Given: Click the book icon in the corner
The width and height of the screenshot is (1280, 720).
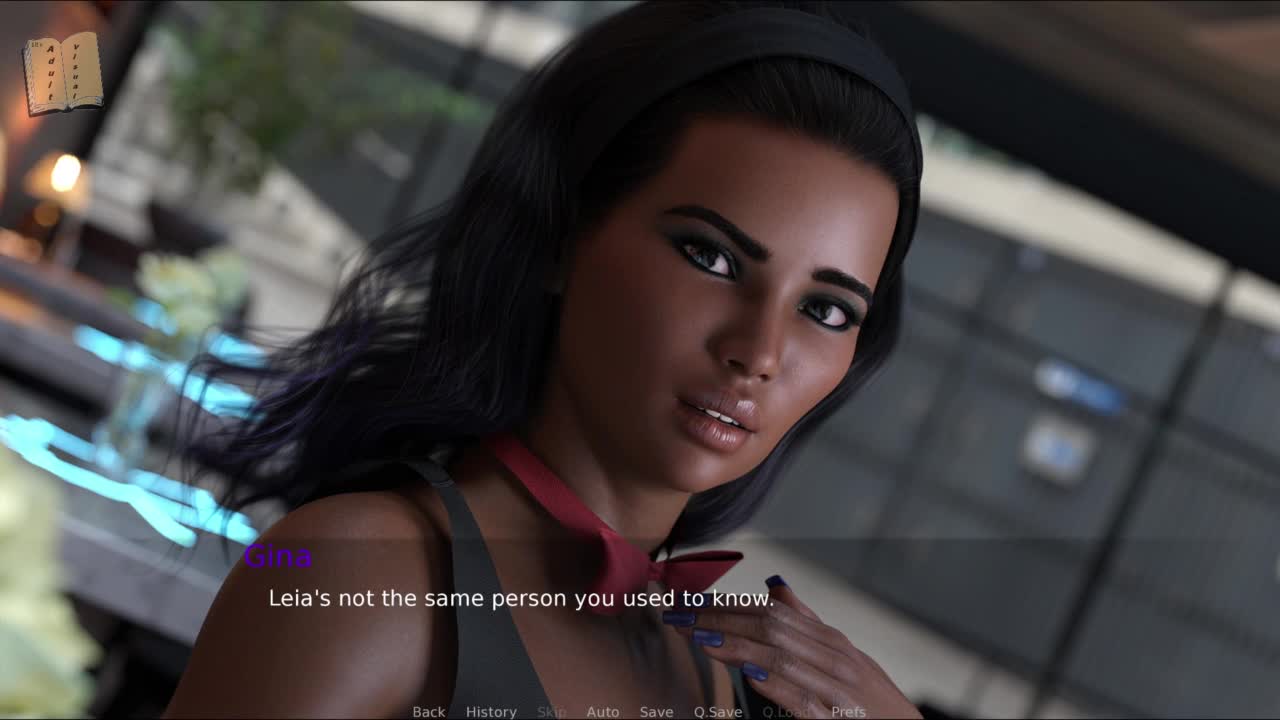Looking at the screenshot, I should [63, 73].
